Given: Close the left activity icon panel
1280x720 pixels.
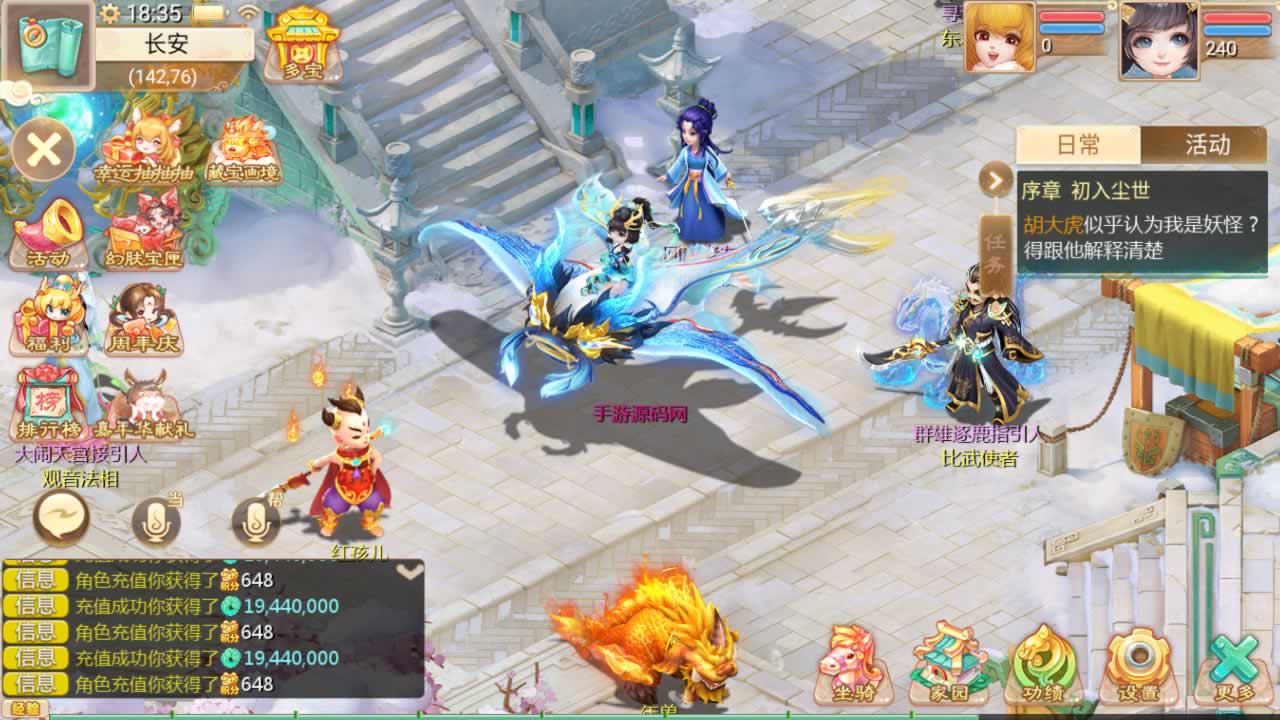Looking at the screenshot, I should point(44,150).
